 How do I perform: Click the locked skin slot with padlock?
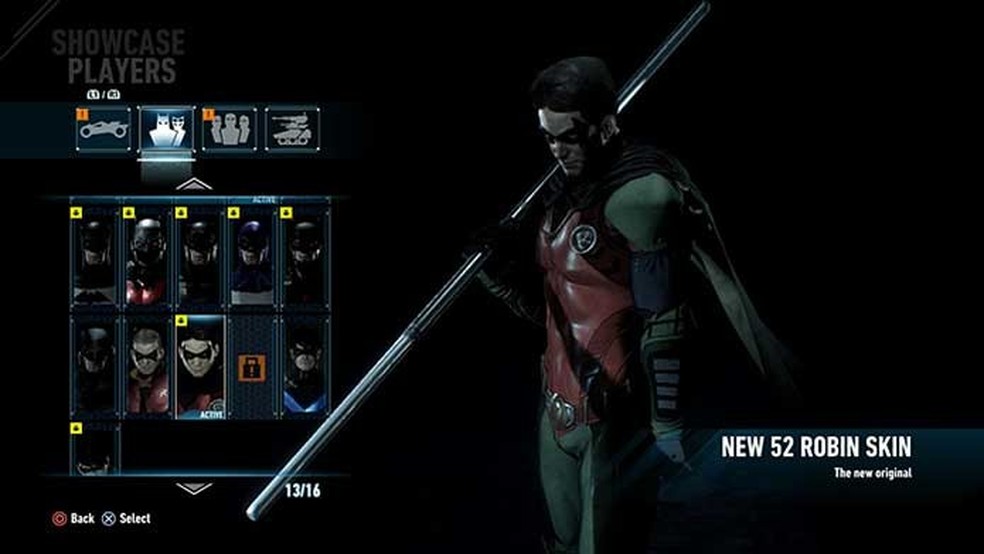coord(251,366)
